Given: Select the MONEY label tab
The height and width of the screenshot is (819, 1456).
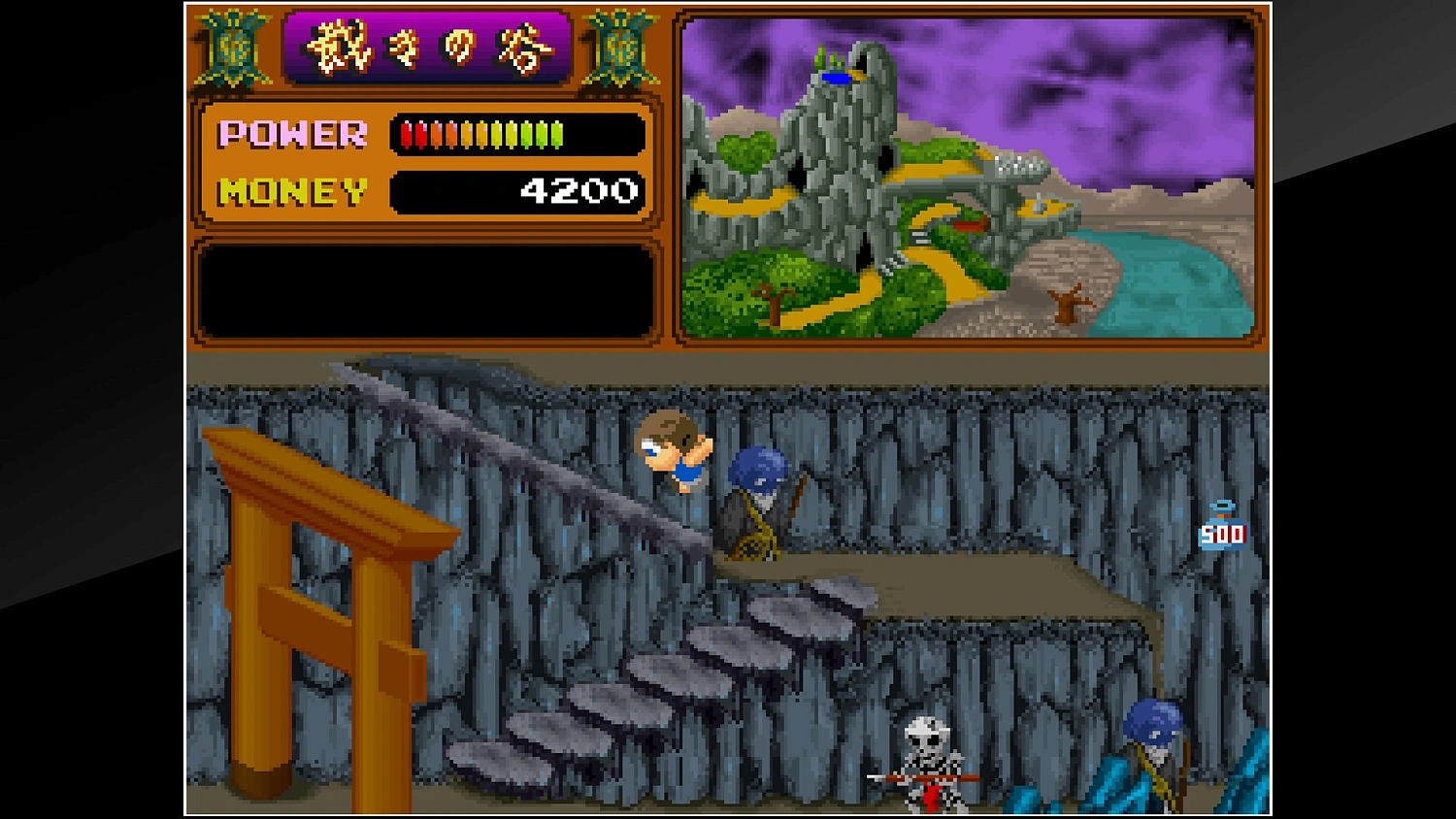Looking at the screenshot, I should pos(291,191).
